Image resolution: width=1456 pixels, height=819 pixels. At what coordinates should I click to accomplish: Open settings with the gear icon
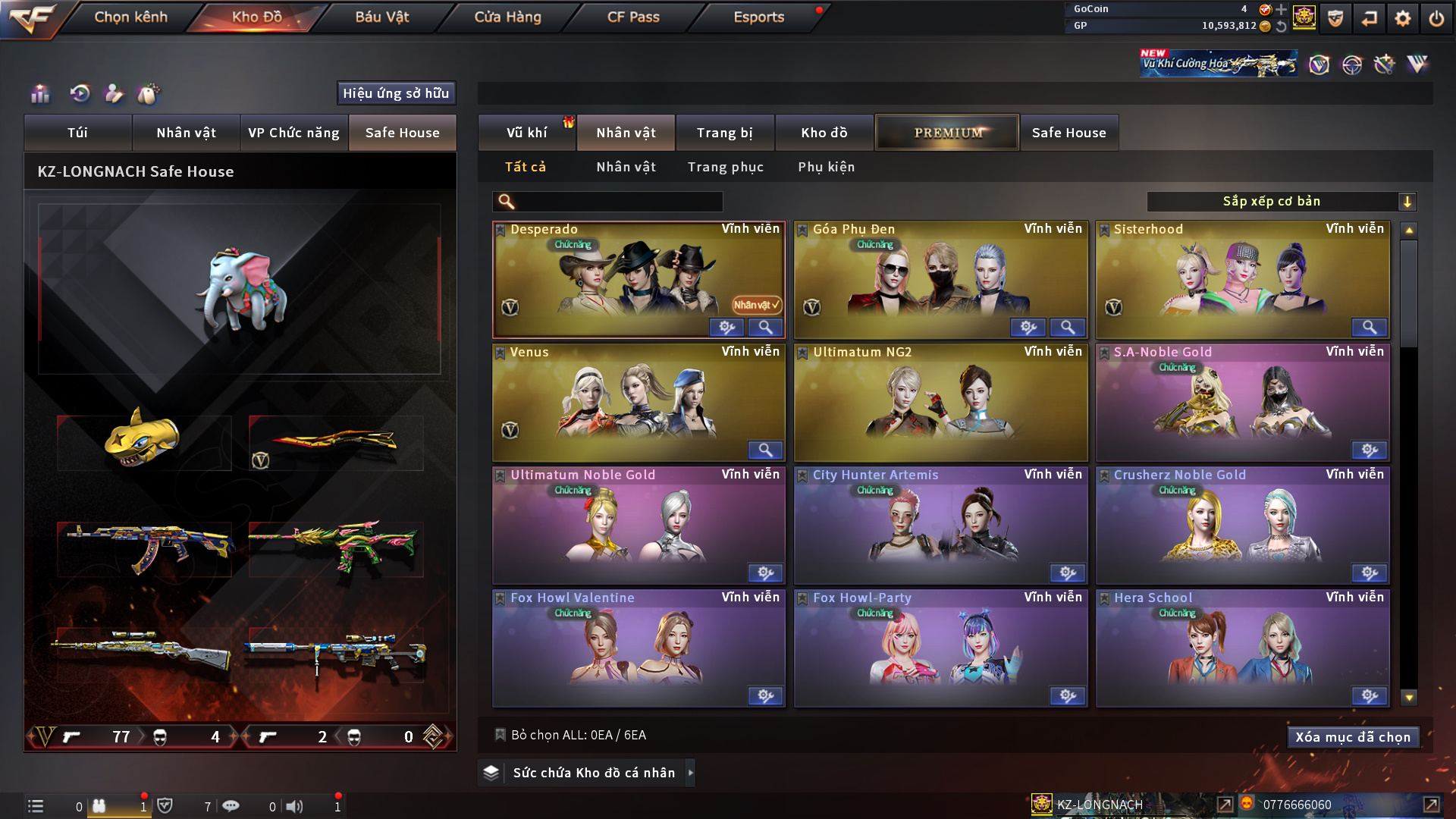[1402, 18]
